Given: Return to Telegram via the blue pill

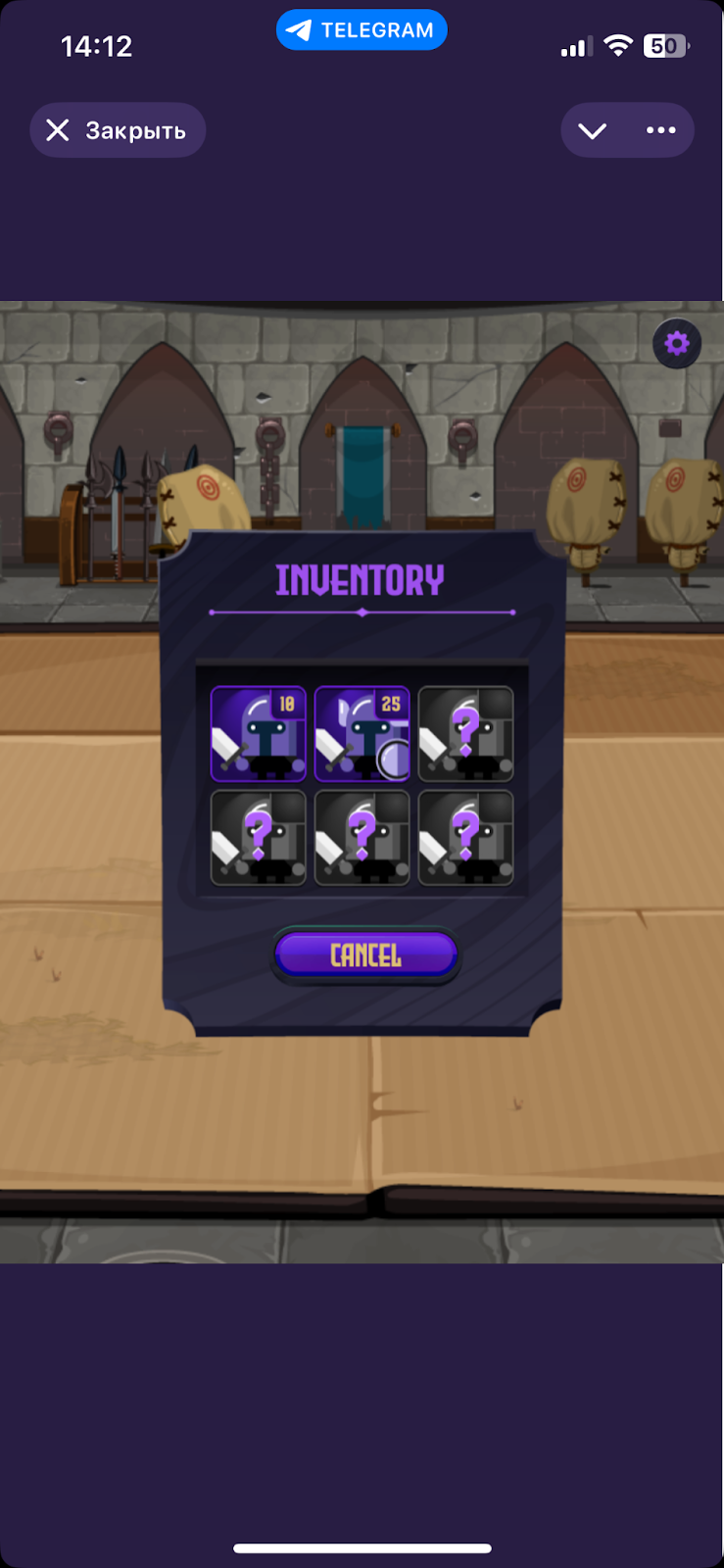Looking at the screenshot, I should 362,30.
